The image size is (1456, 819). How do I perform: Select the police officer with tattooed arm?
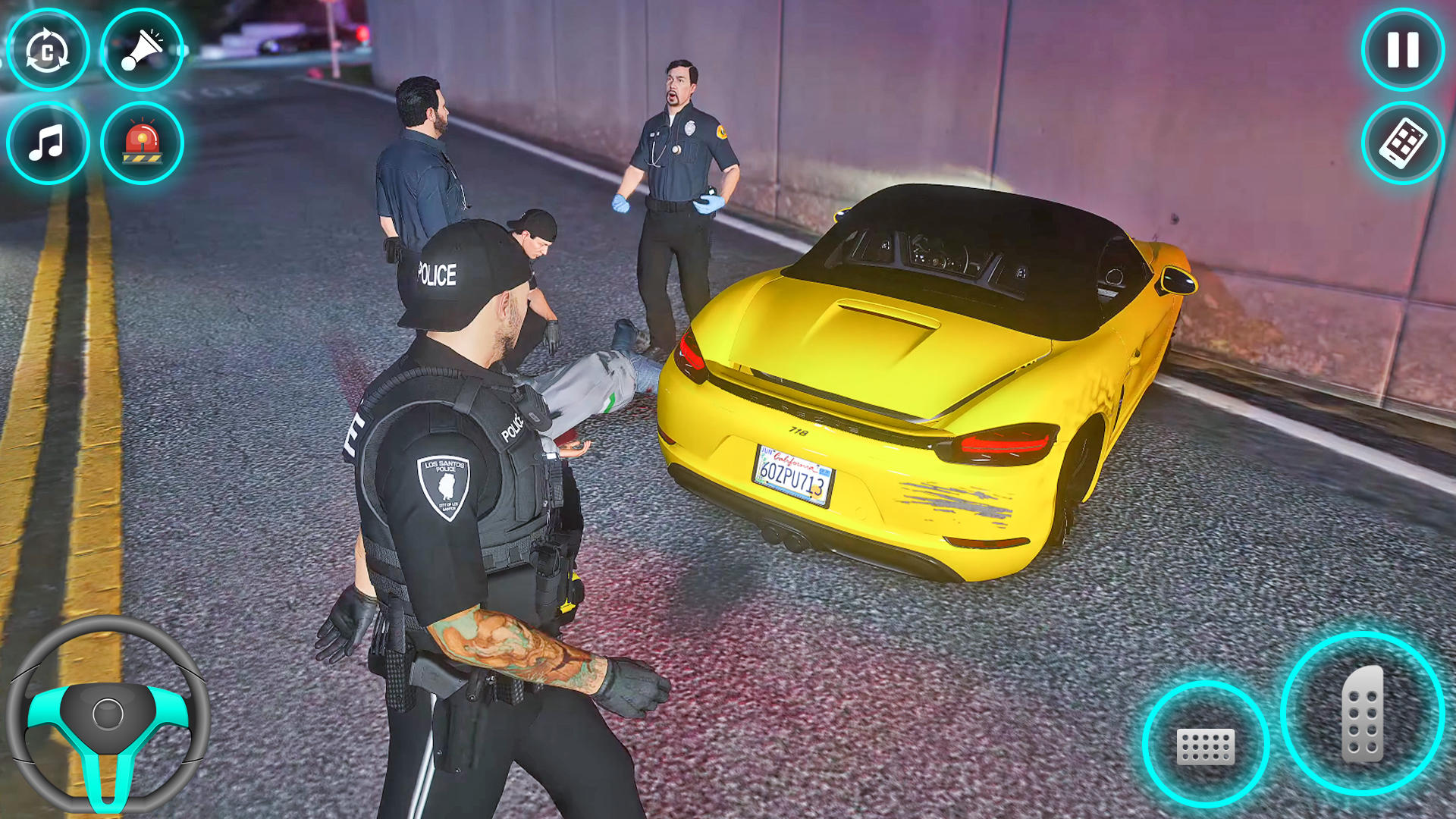470,493
